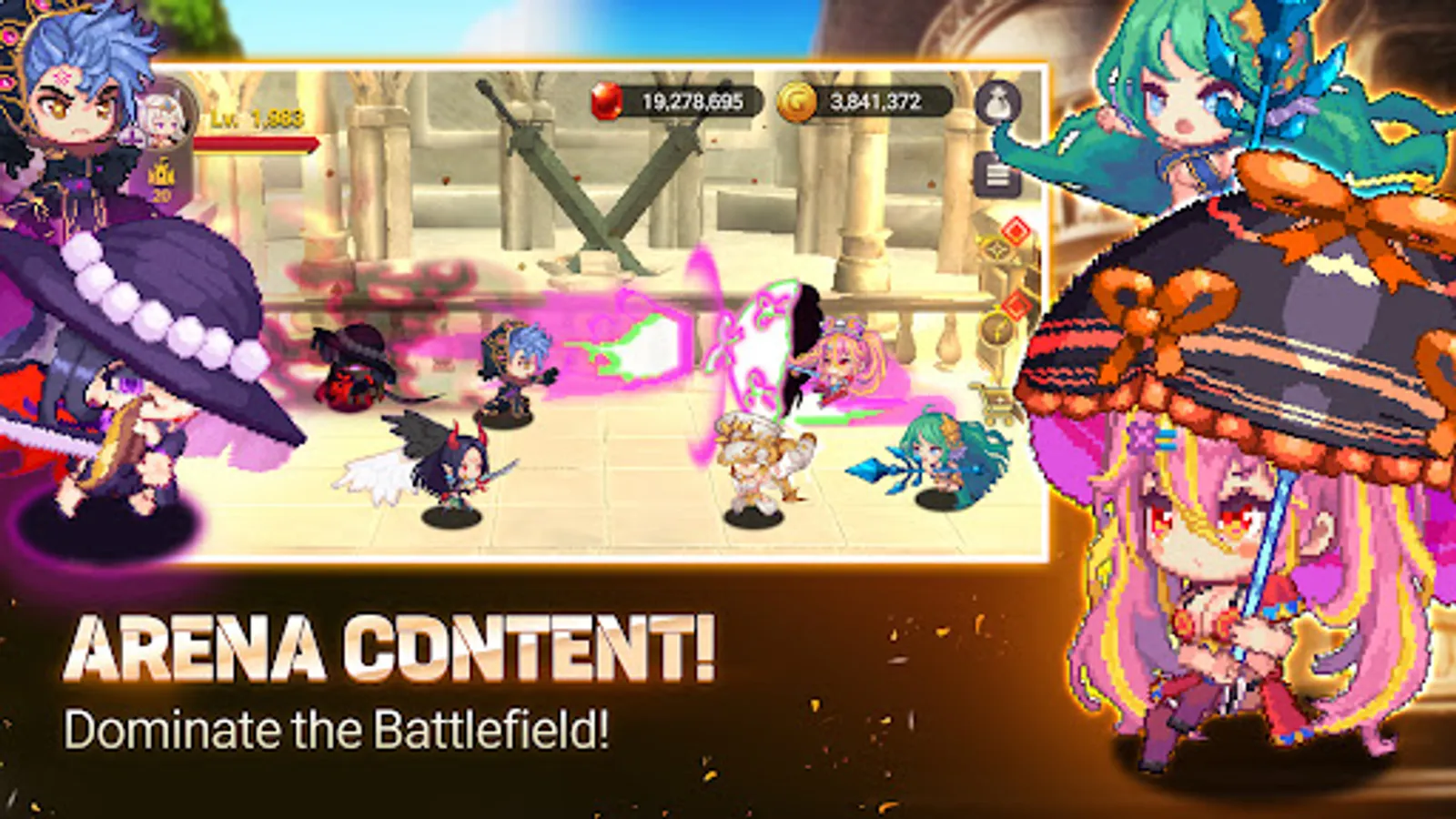This screenshot has width=1456, height=819.
Task: Open the hamburger menu icon below the bag
Action: coord(999,174)
